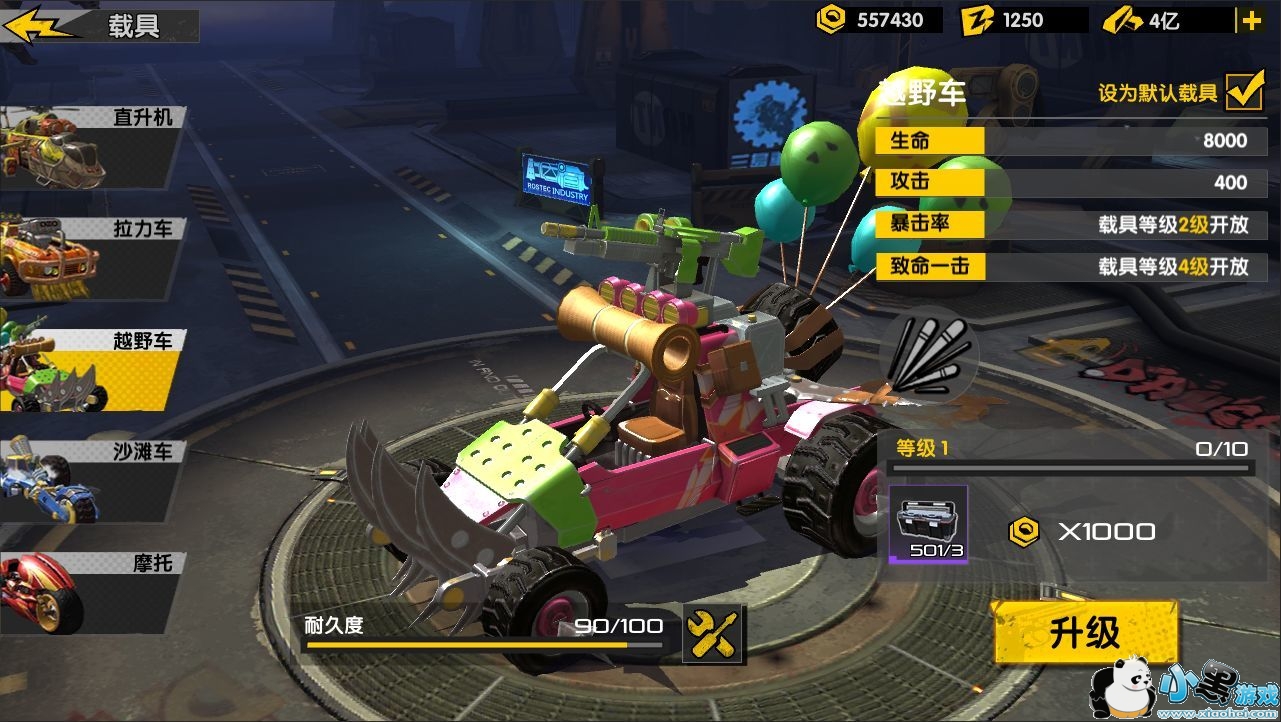Toggle the 设为默认载具 checkbox

click(x=1244, y=92)
